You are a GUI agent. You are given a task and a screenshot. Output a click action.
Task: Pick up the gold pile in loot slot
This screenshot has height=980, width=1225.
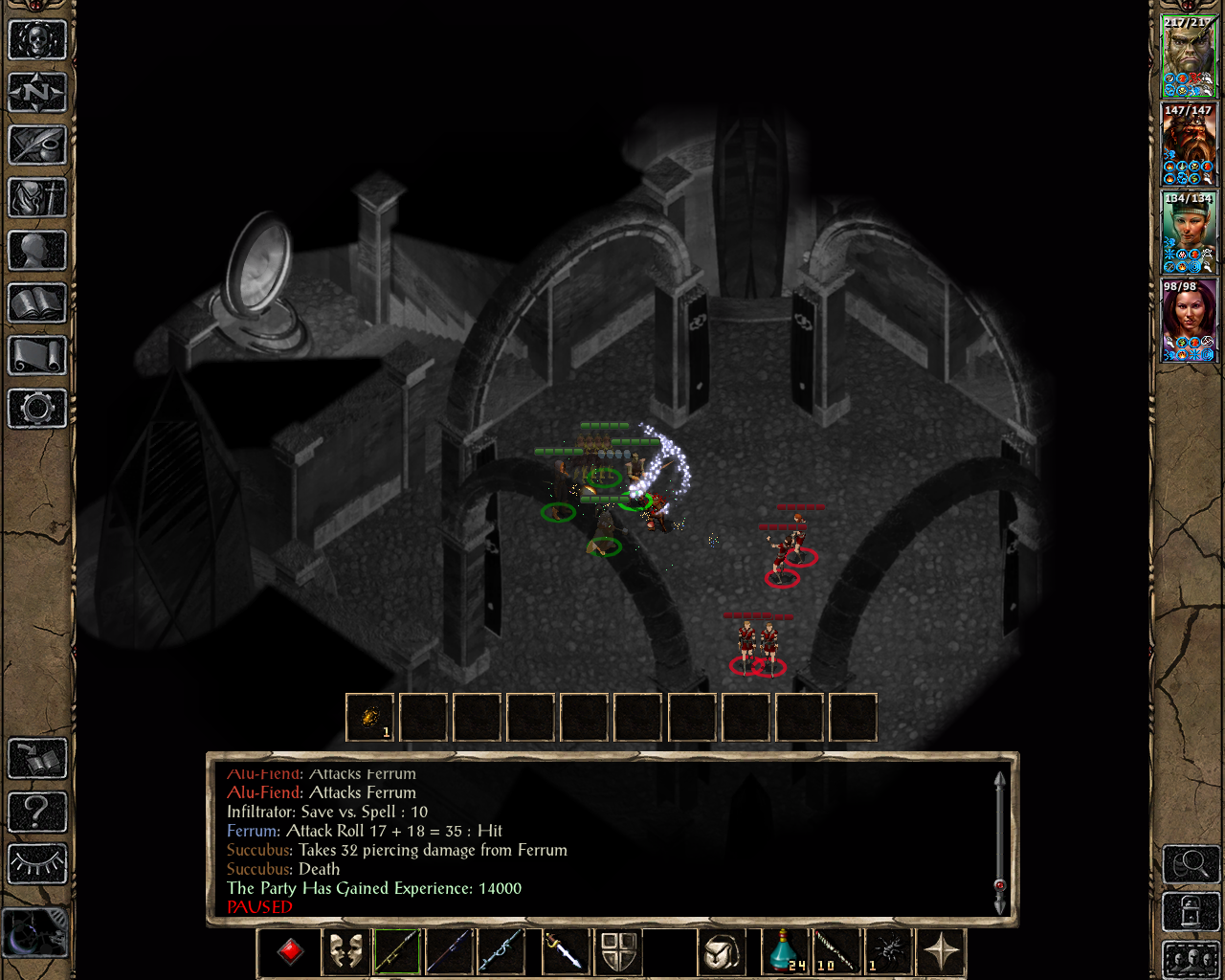[369, 716]
